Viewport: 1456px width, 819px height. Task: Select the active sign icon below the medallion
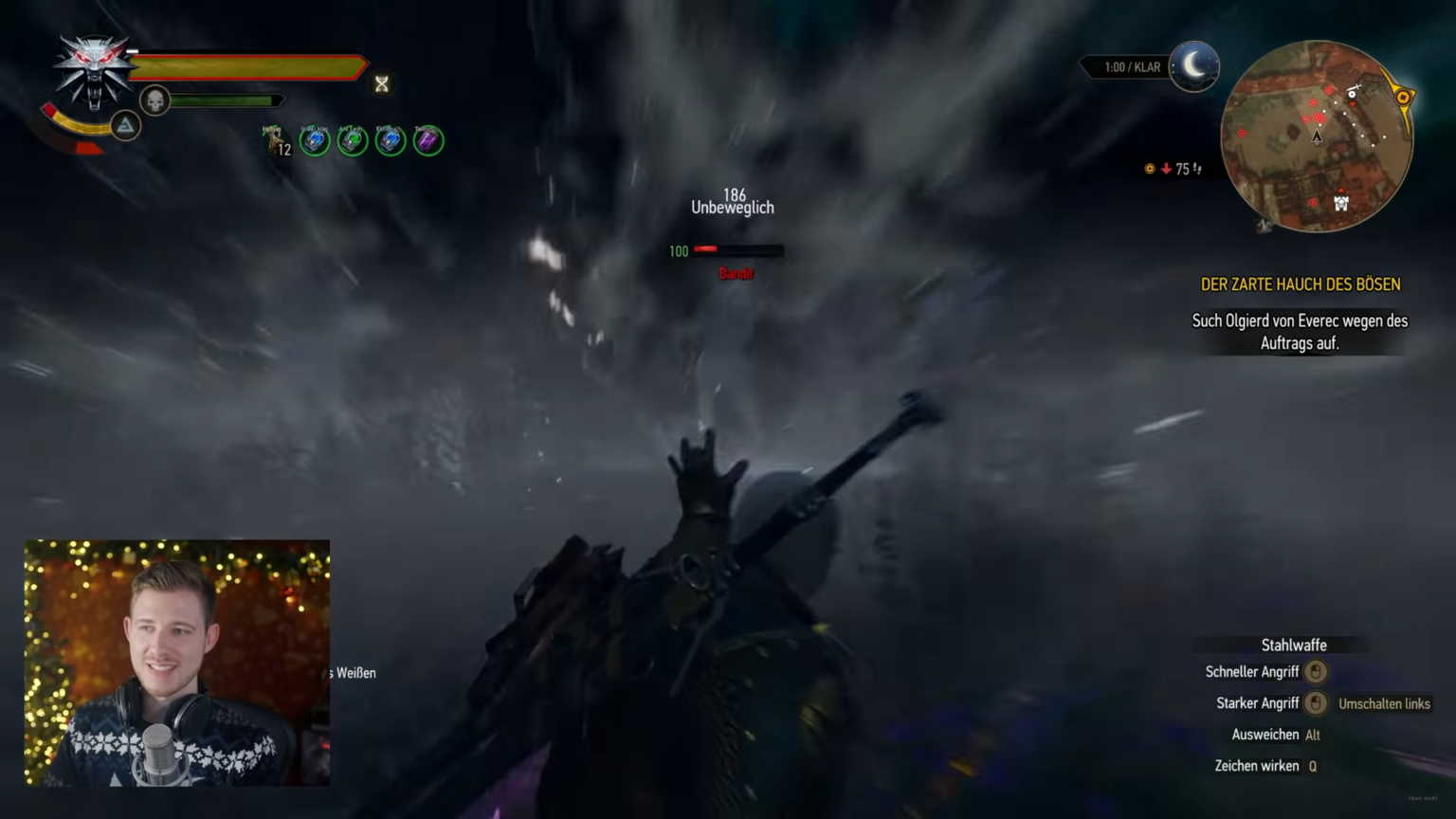125,124
